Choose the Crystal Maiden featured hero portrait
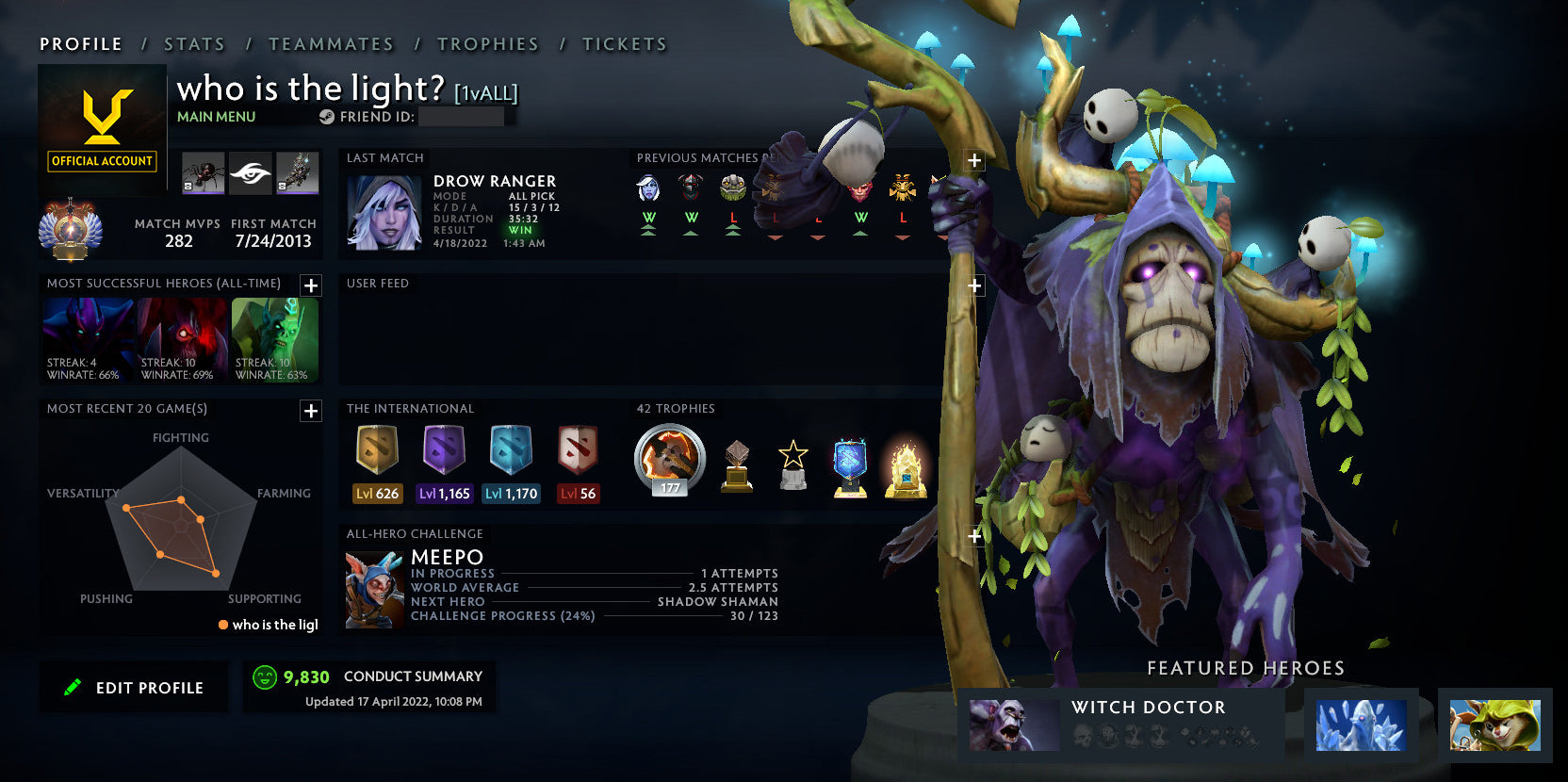The width and height of the screenshot is (1568, 782). click(x=1361, y=725)
